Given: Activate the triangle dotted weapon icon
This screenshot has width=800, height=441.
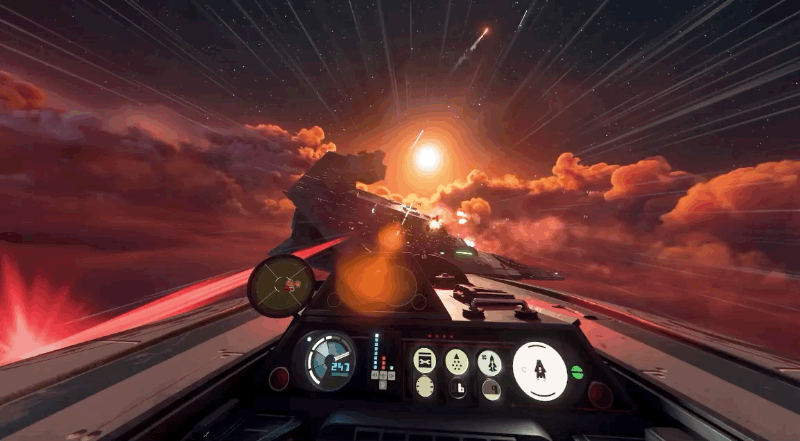Looking at the screenshot, I should 457,361.
